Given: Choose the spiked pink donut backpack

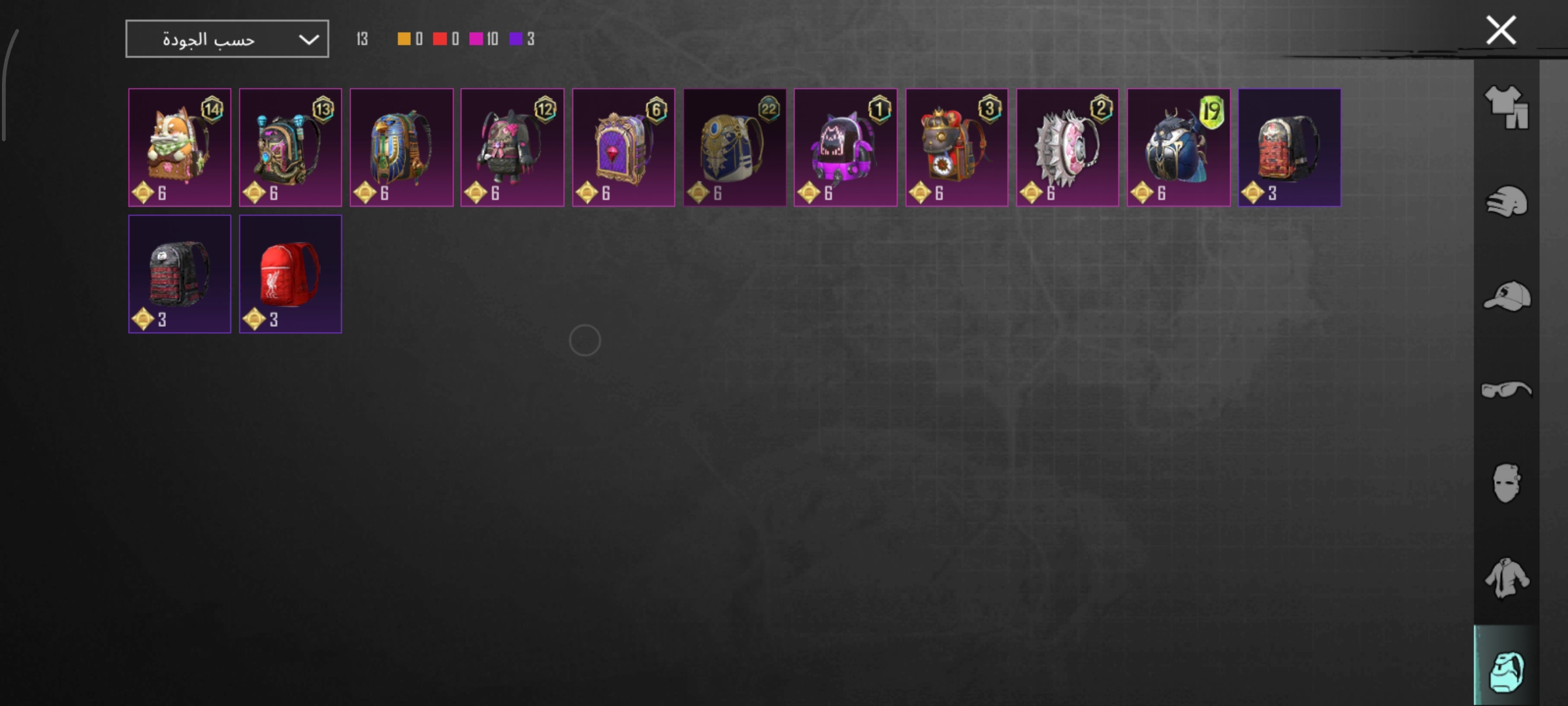Looking at the screenshot, I should (x=1068, y=148).
